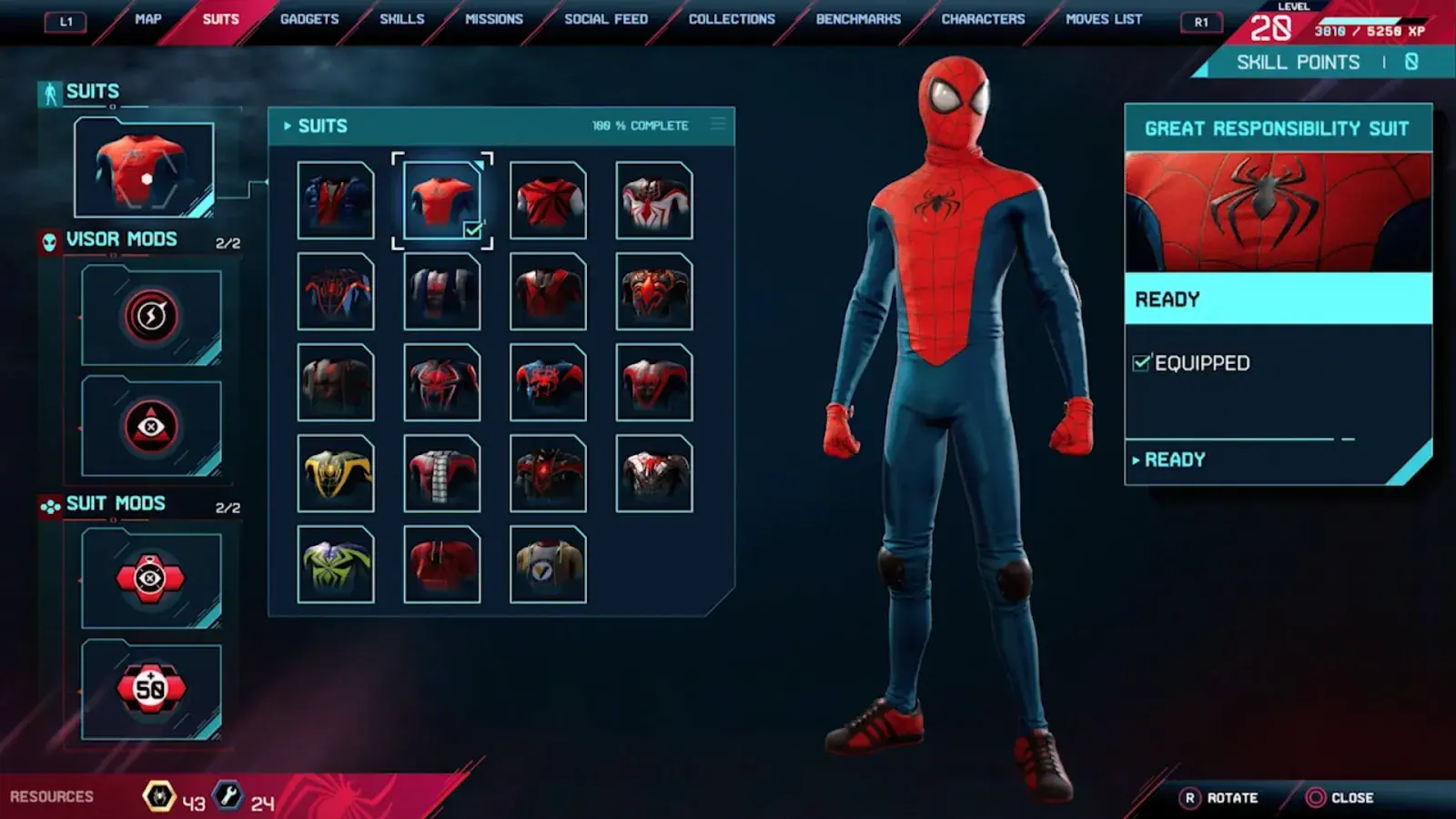Switch to the Collections tab
The height and width of the screenshot is (819, 1456).
(732, 19)
